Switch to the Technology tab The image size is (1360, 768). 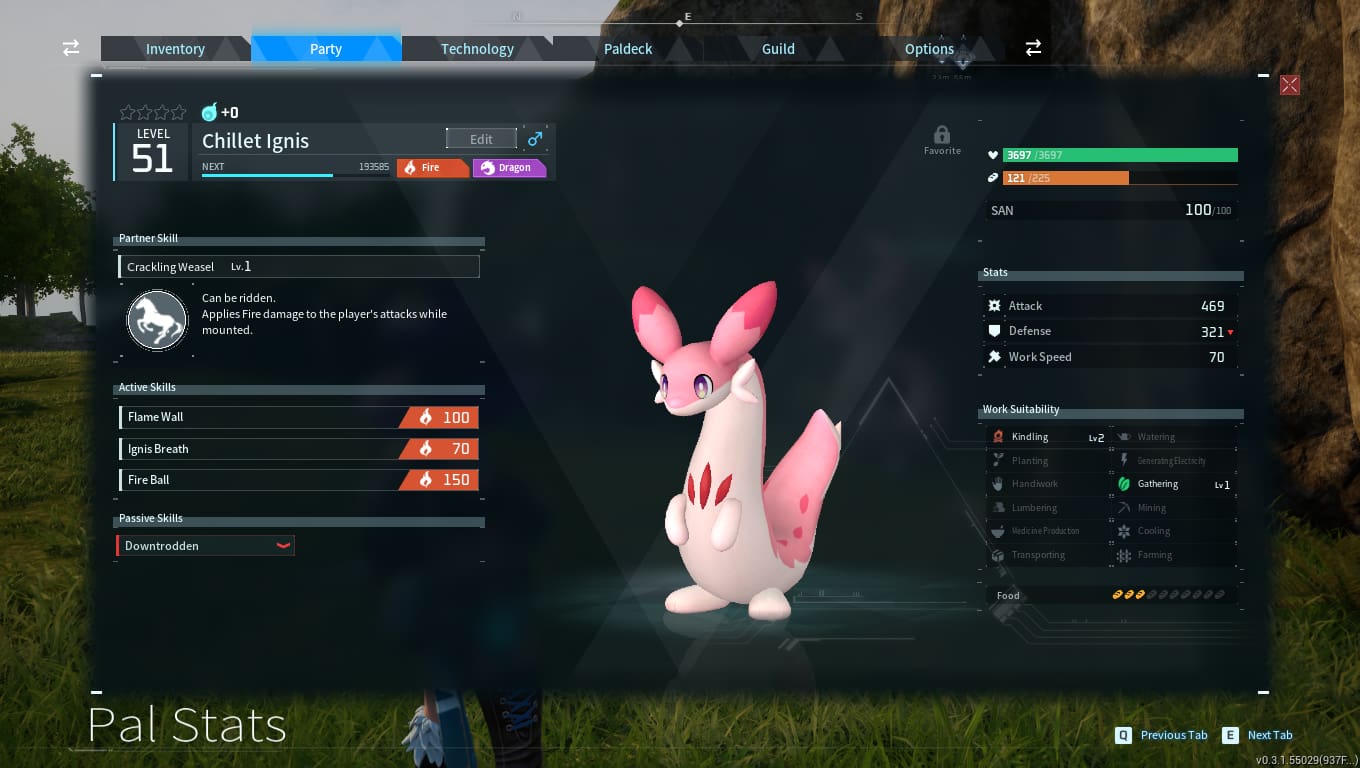point(477,48)
